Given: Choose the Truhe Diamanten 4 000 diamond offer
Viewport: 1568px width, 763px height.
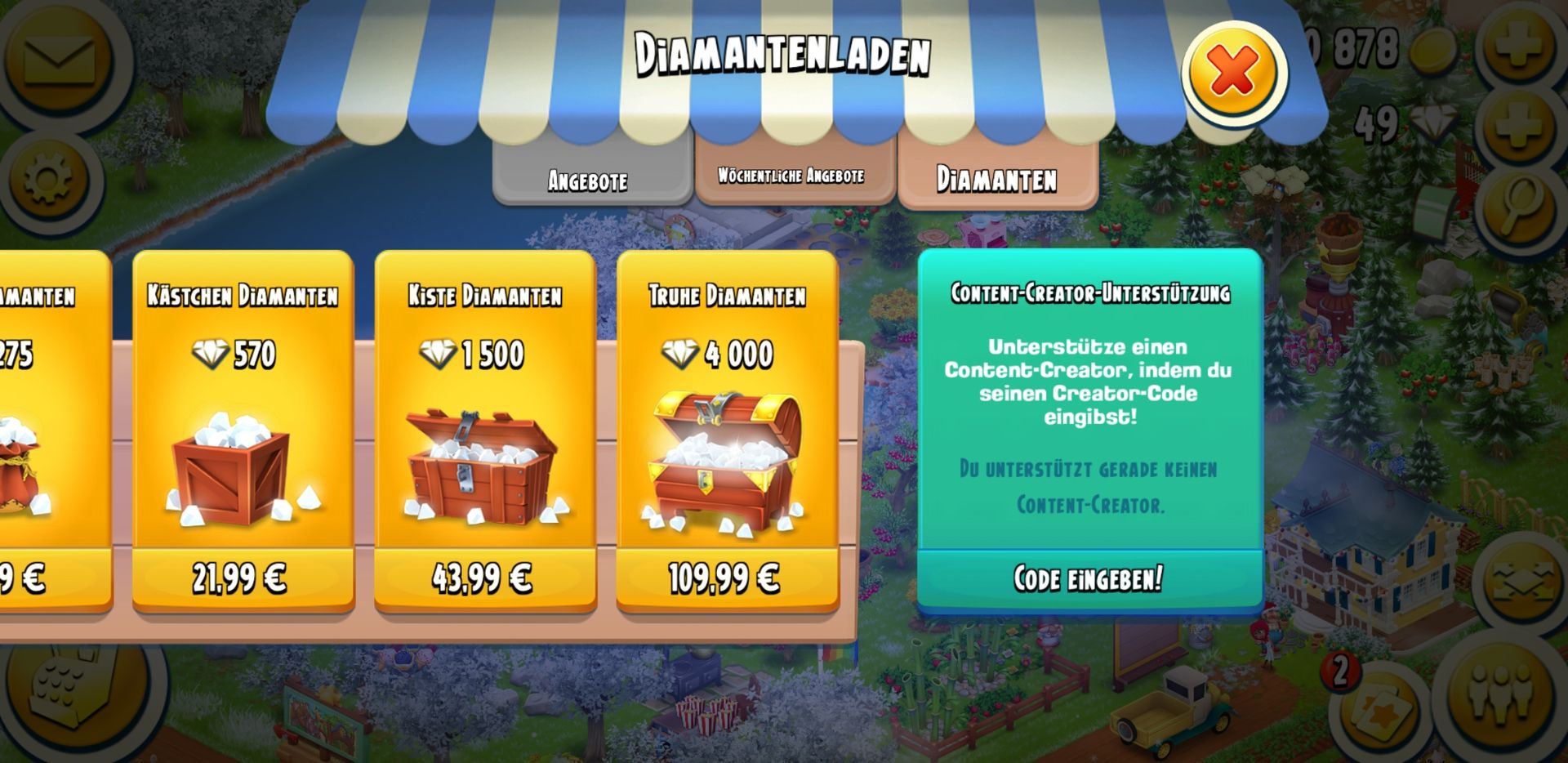Looking at the screenshot, I should (x=726, y=578).
